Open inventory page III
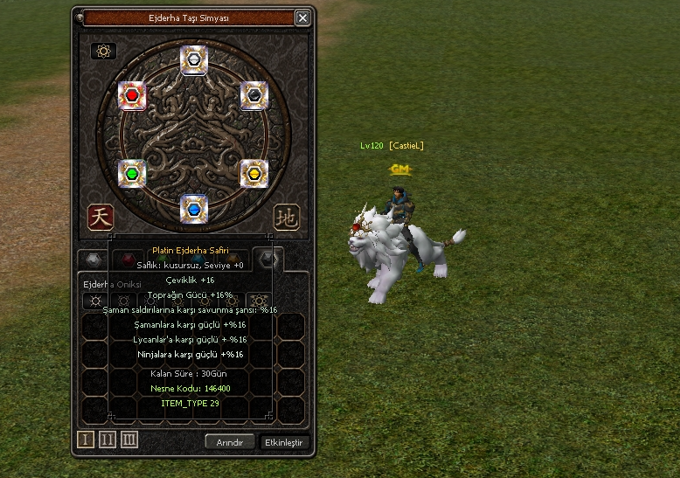680x478 pixels. (129, 440)
